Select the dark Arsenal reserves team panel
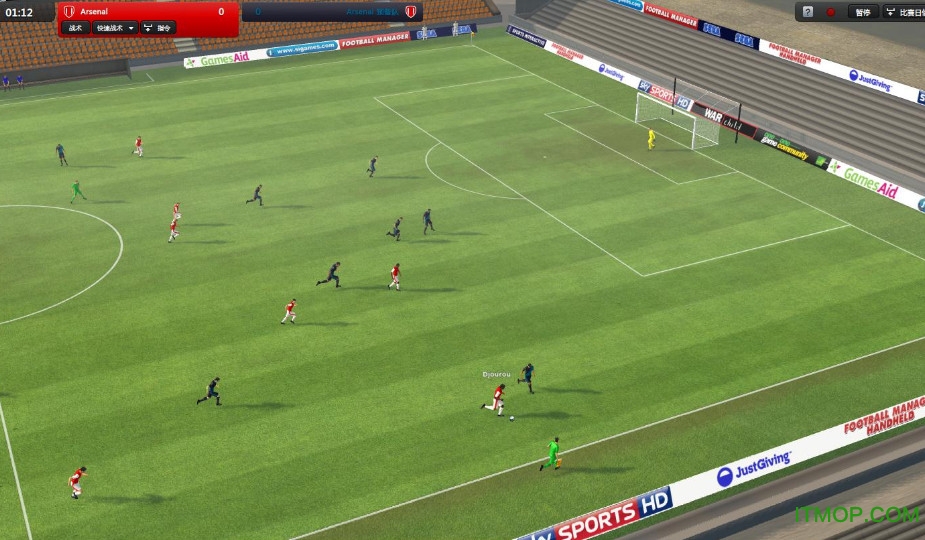 click(x=332, y=12)
